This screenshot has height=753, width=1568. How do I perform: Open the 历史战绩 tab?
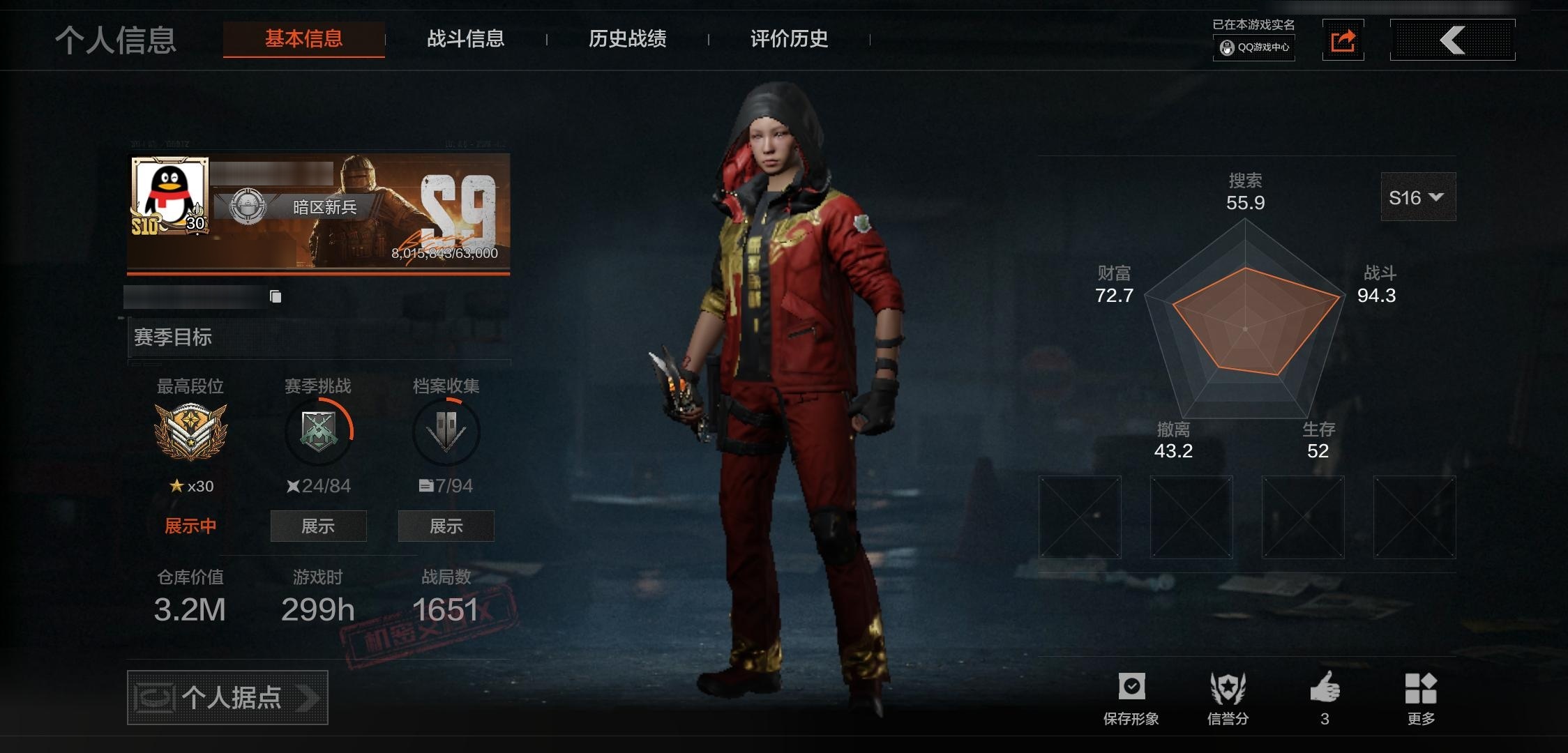pos(627,40)
